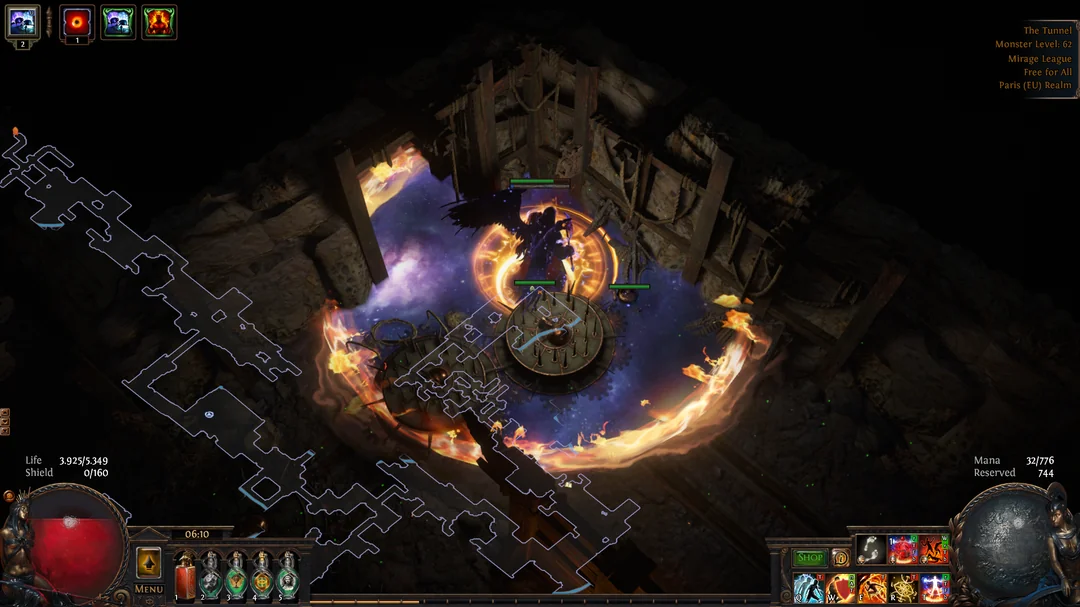Activate the red shield skill on W

point(840,587)
